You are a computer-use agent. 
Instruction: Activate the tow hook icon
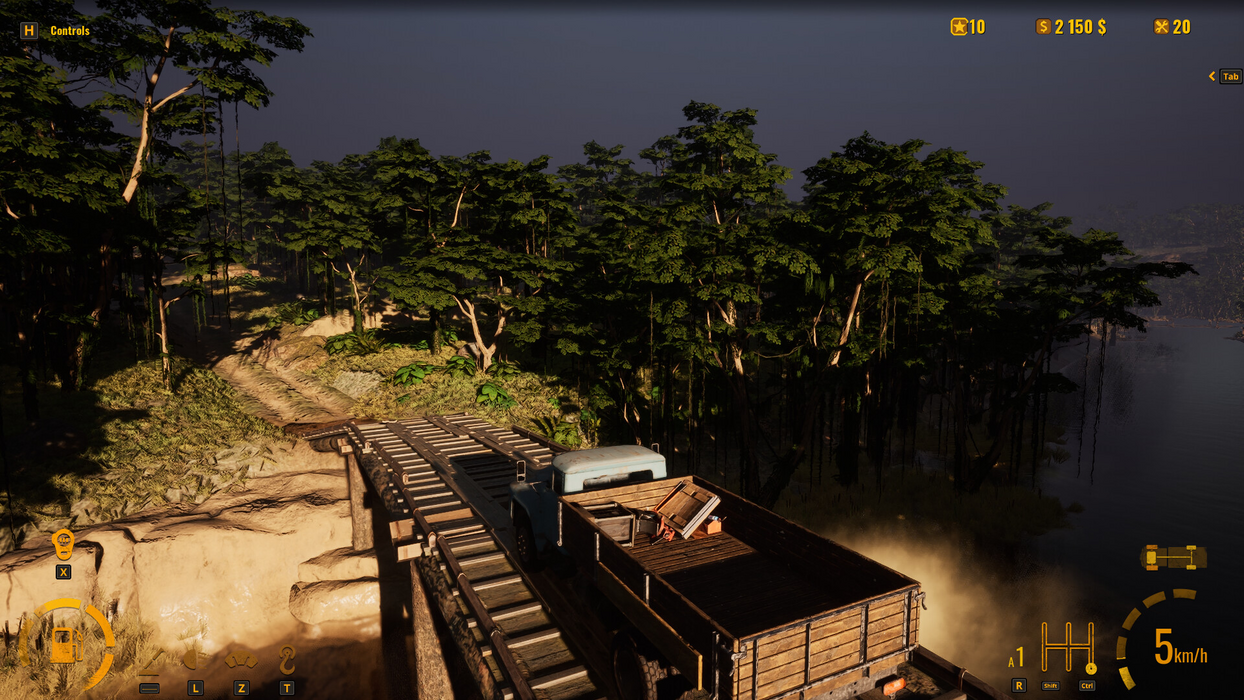click(287, 660)
